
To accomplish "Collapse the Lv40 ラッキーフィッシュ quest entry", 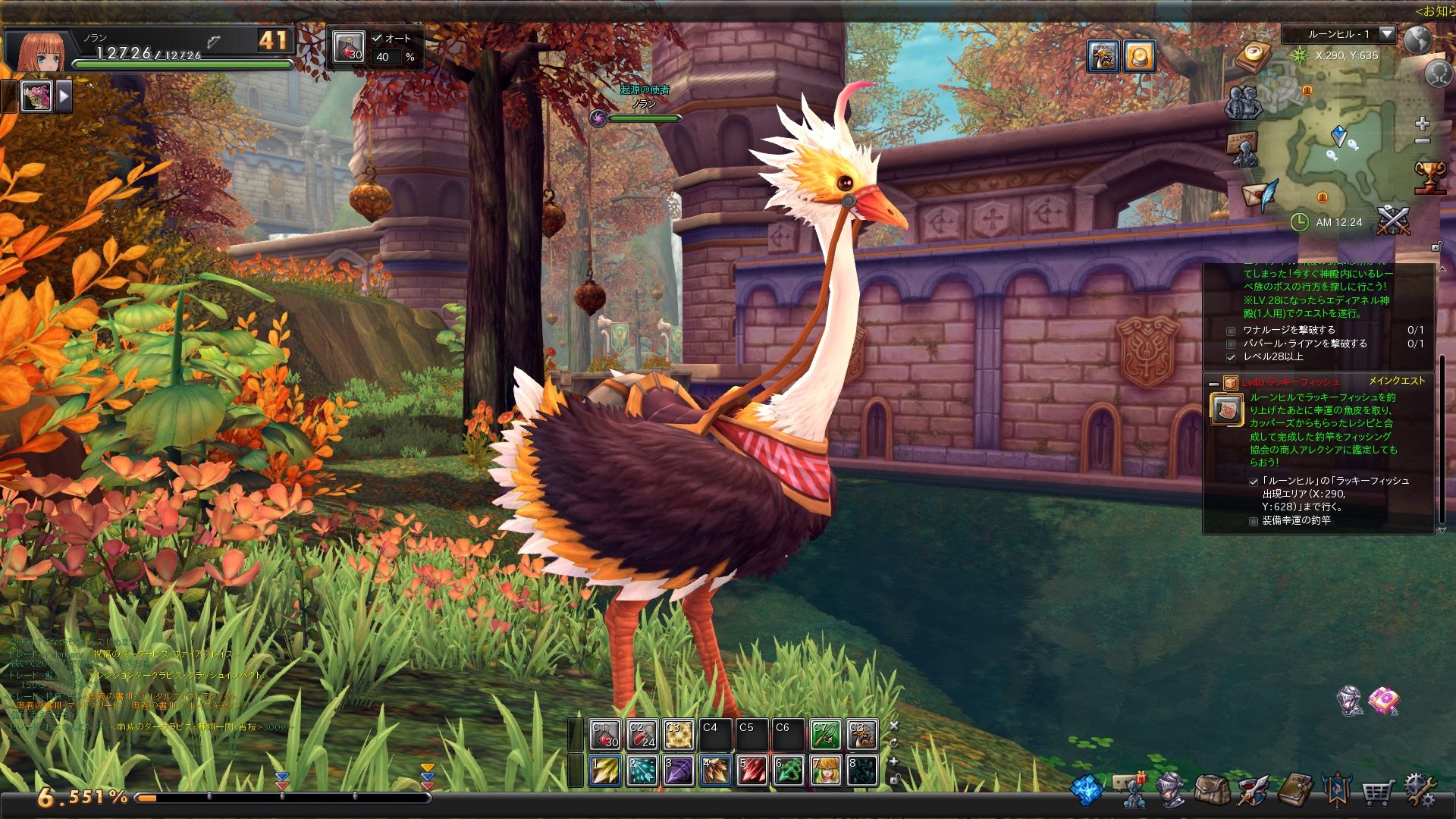I will tap(1213, 383).
